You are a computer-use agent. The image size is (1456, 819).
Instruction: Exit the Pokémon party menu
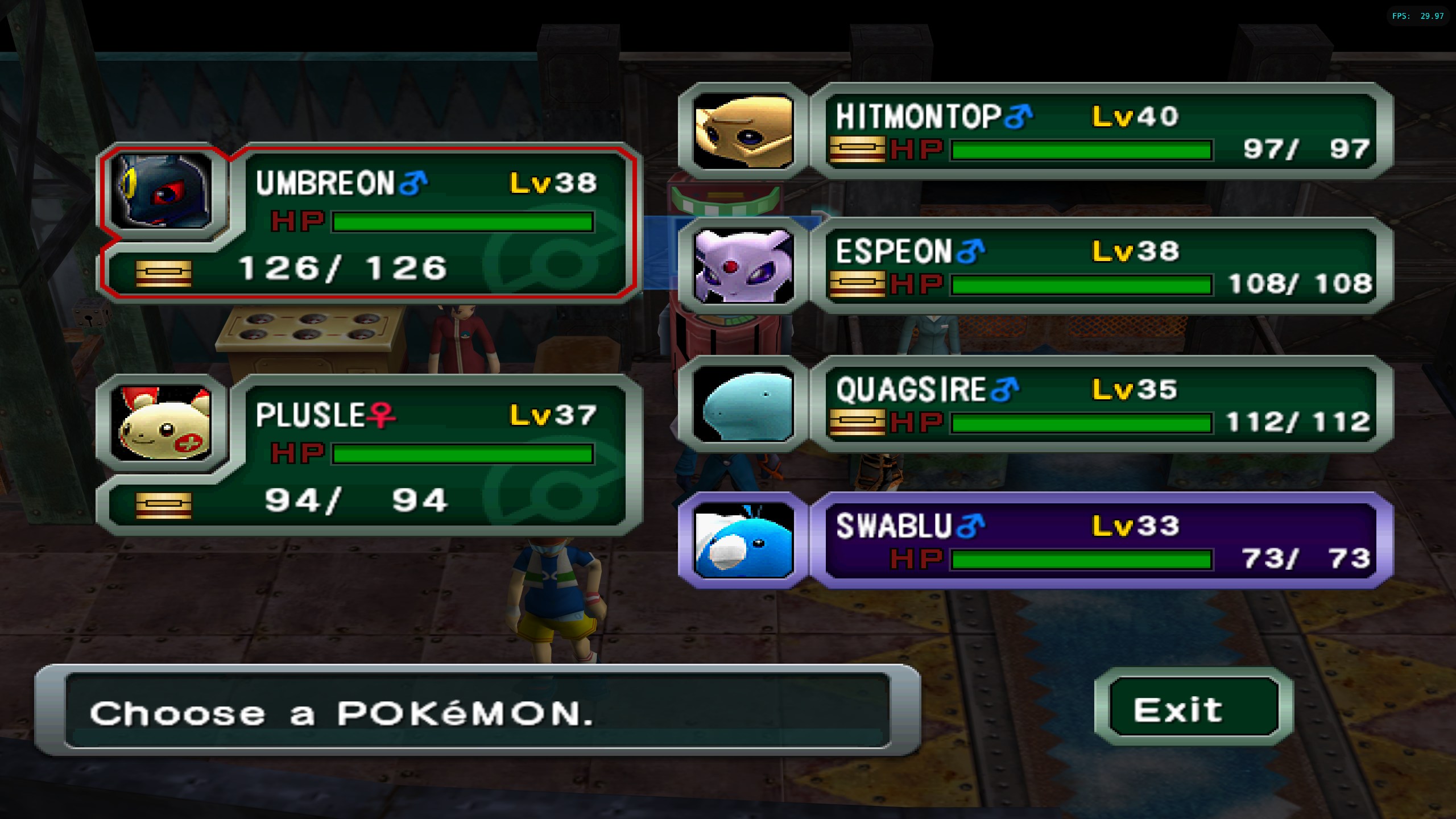tap(1185, 709)
